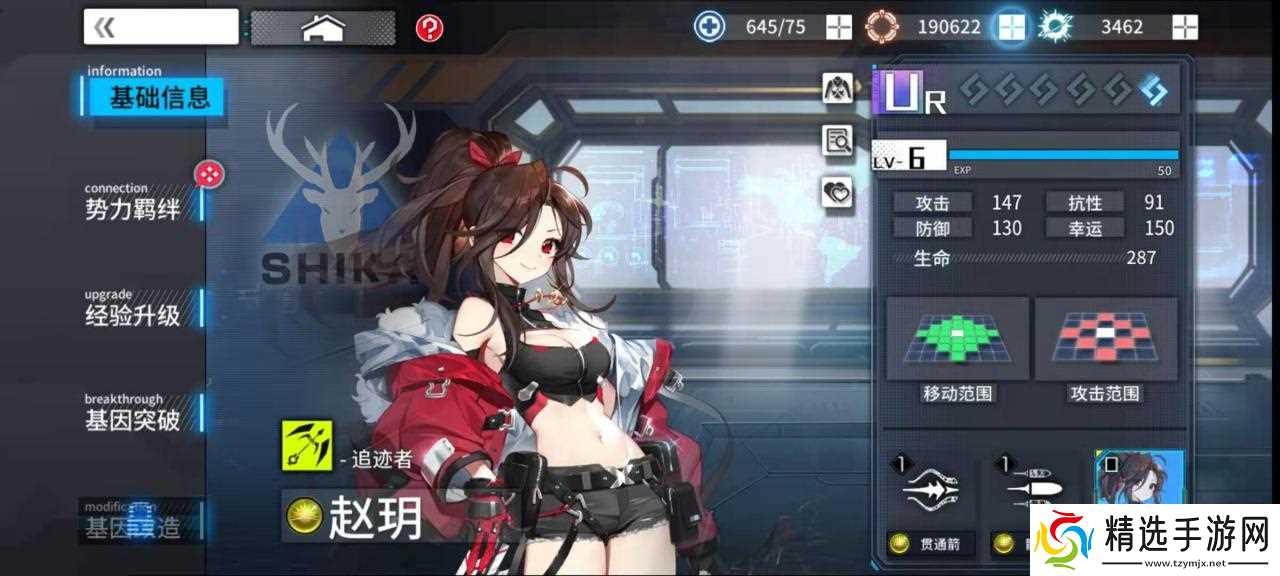Click the 追迹者 class icon
The width and height of the screenshot is (1280, 576).
coord(306,445)
